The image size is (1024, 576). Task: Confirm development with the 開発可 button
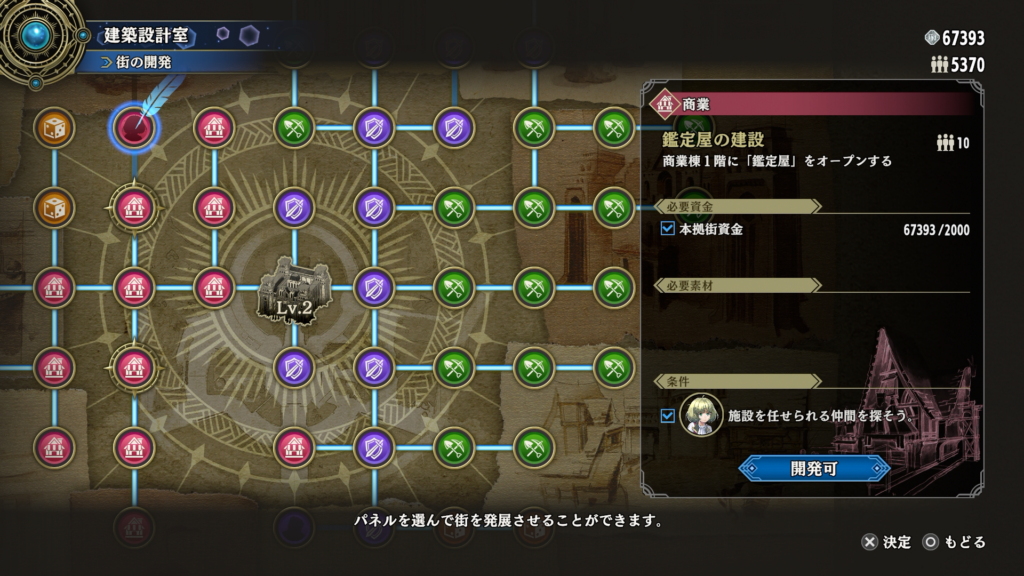pos(813,468)
